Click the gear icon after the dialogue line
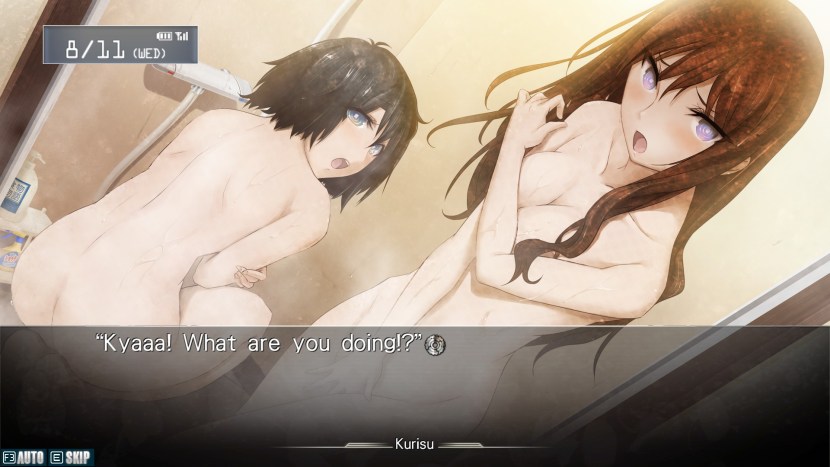830x467 pixels. pyautogui.click(x=435, y=344)
